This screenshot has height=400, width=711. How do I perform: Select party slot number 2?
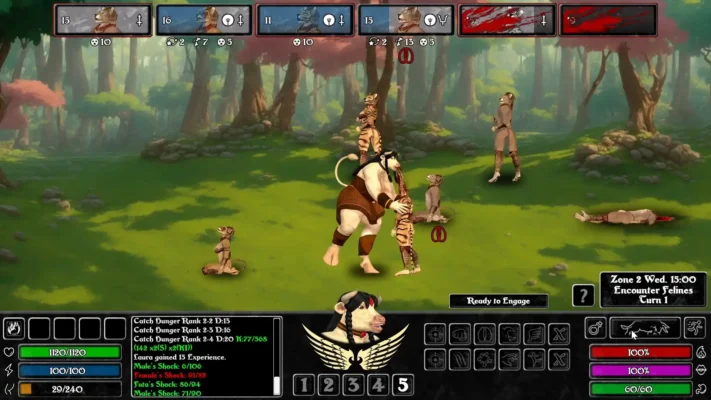coord(329,384)
